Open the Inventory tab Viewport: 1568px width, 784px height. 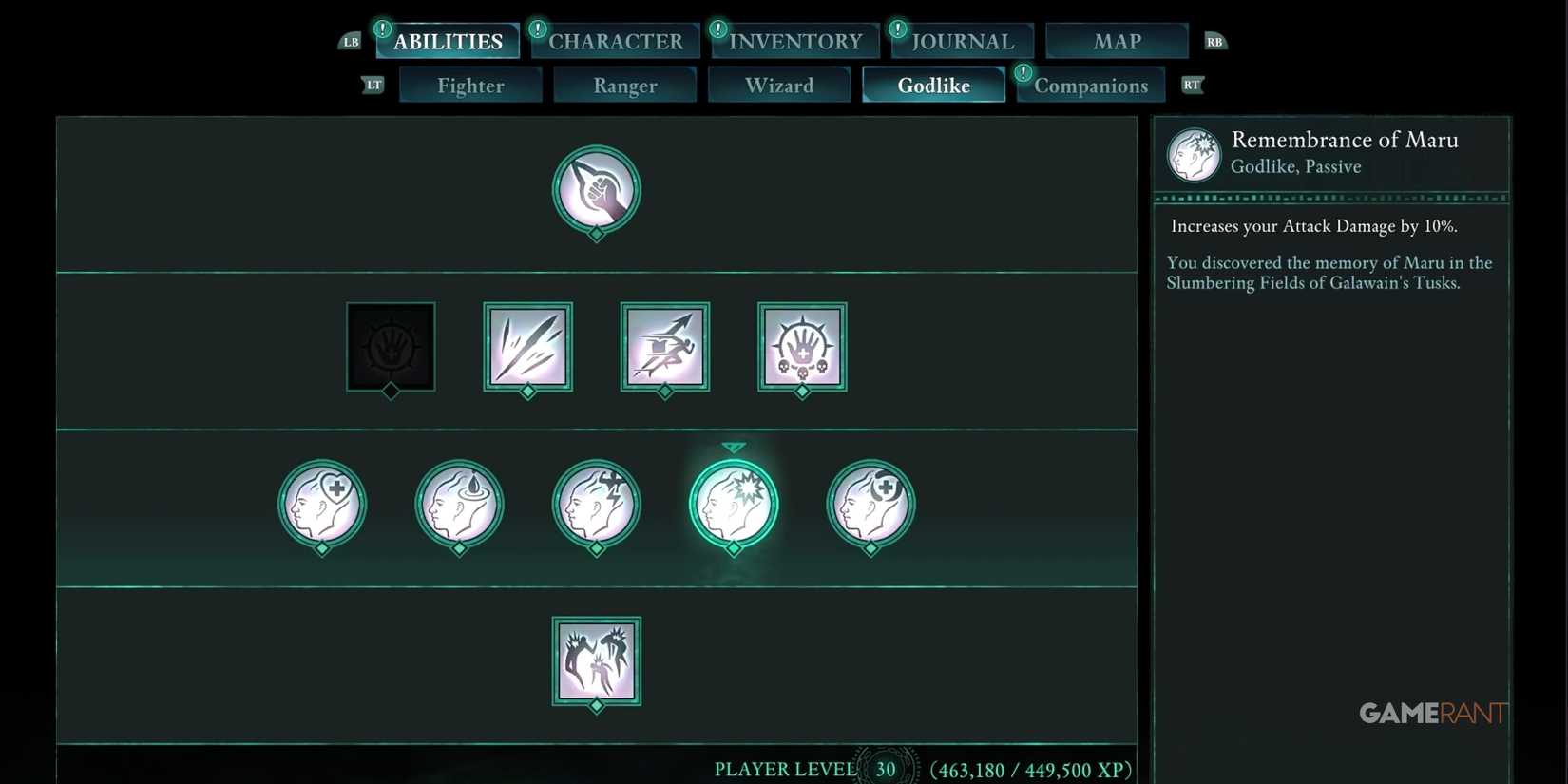tap(794, 41)
